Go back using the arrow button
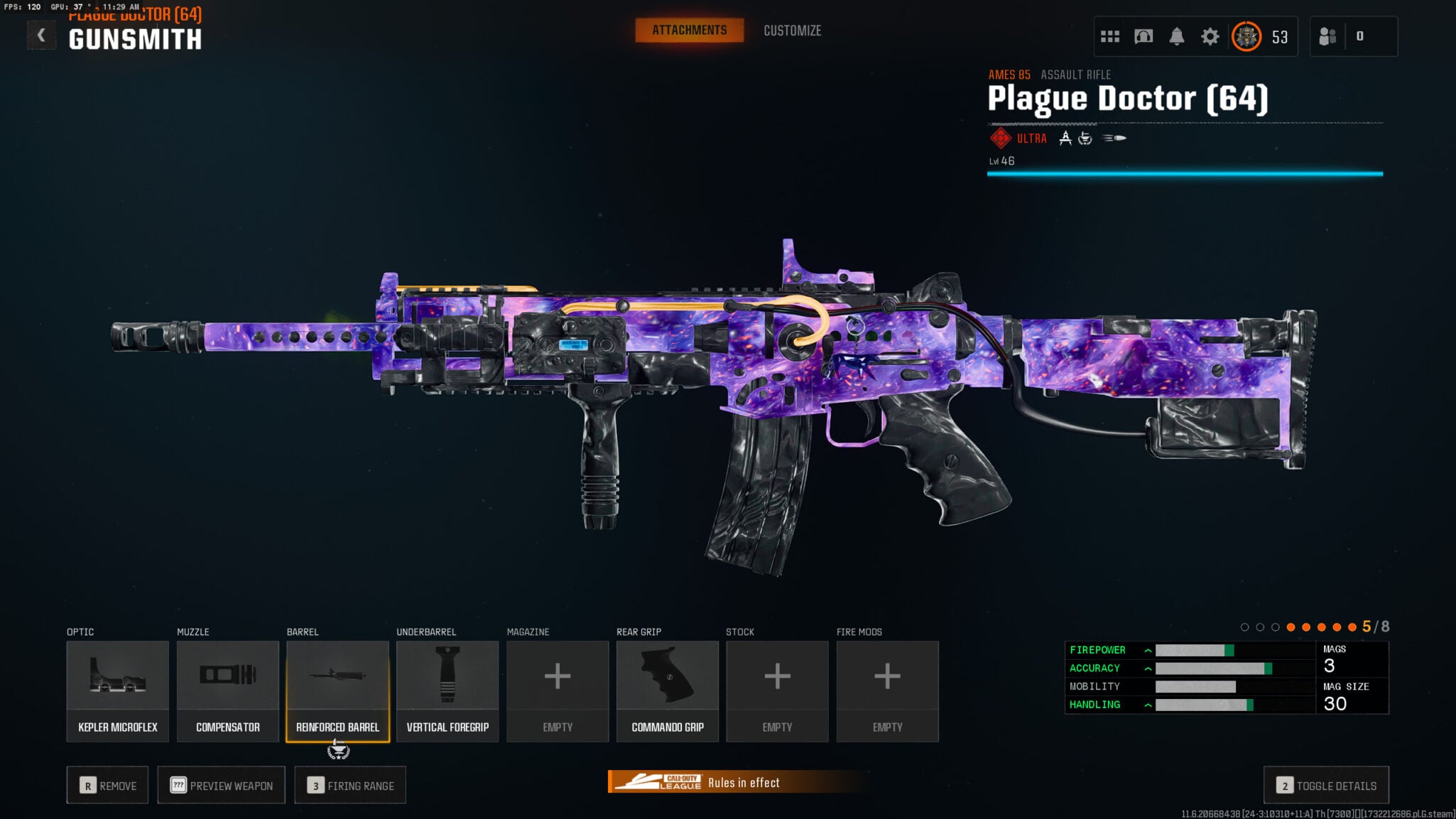Viewport: 1456px width, 819px height. coord(41,36)
